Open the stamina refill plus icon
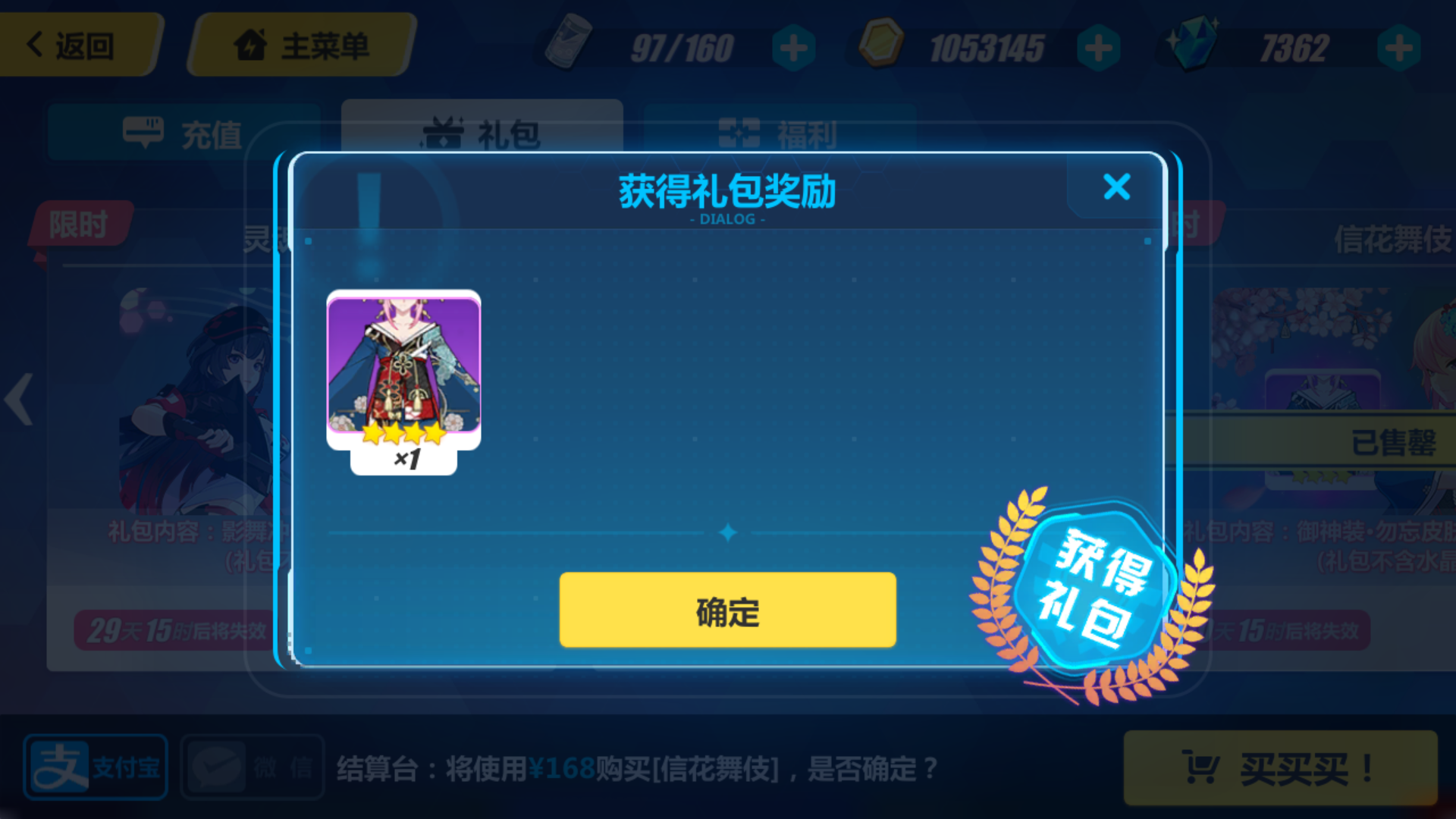The height and width of the screenshot is (819, 1456). (x=793, y=47)
